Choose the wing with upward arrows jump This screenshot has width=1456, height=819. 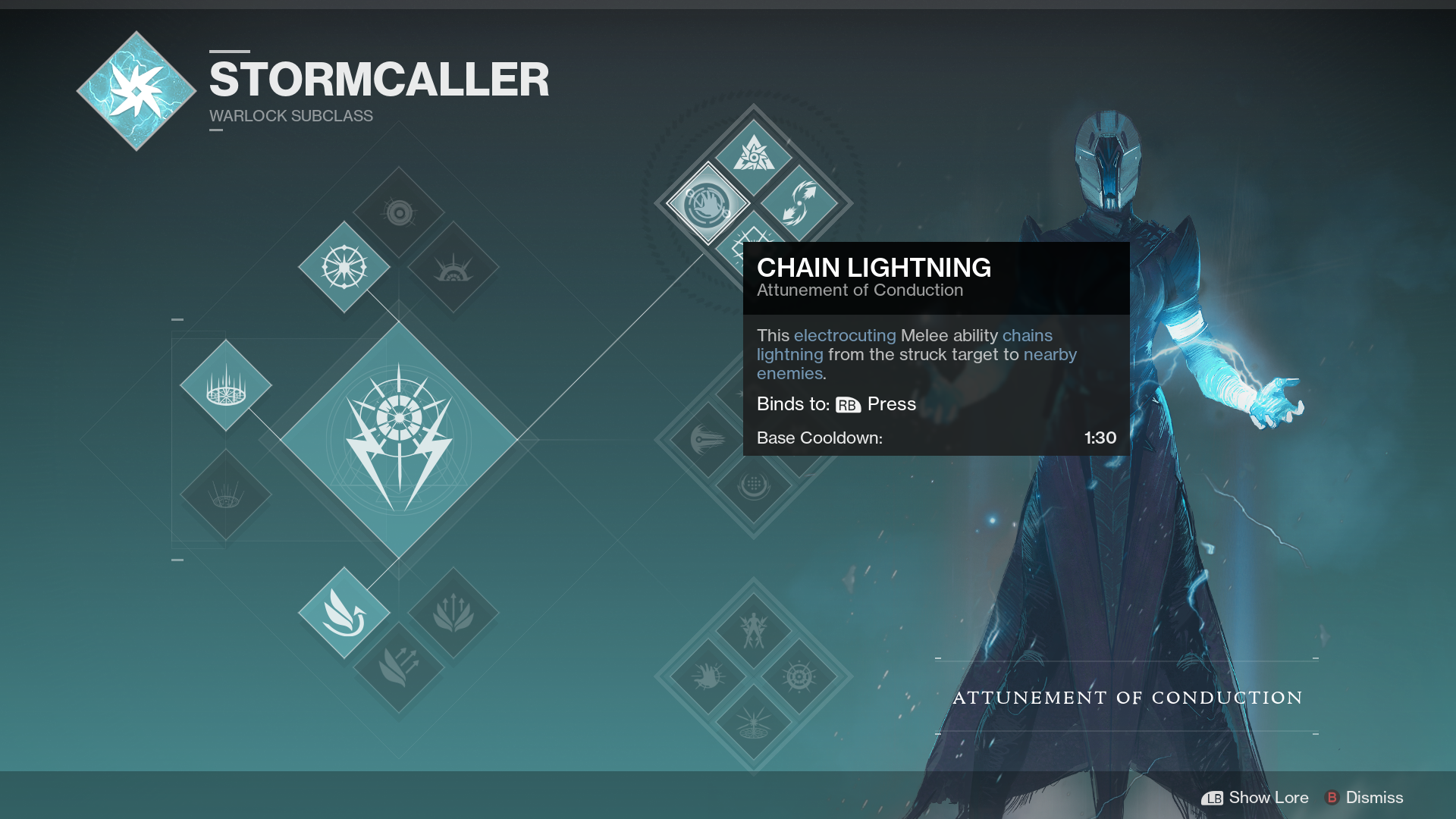tap(453, 613)
